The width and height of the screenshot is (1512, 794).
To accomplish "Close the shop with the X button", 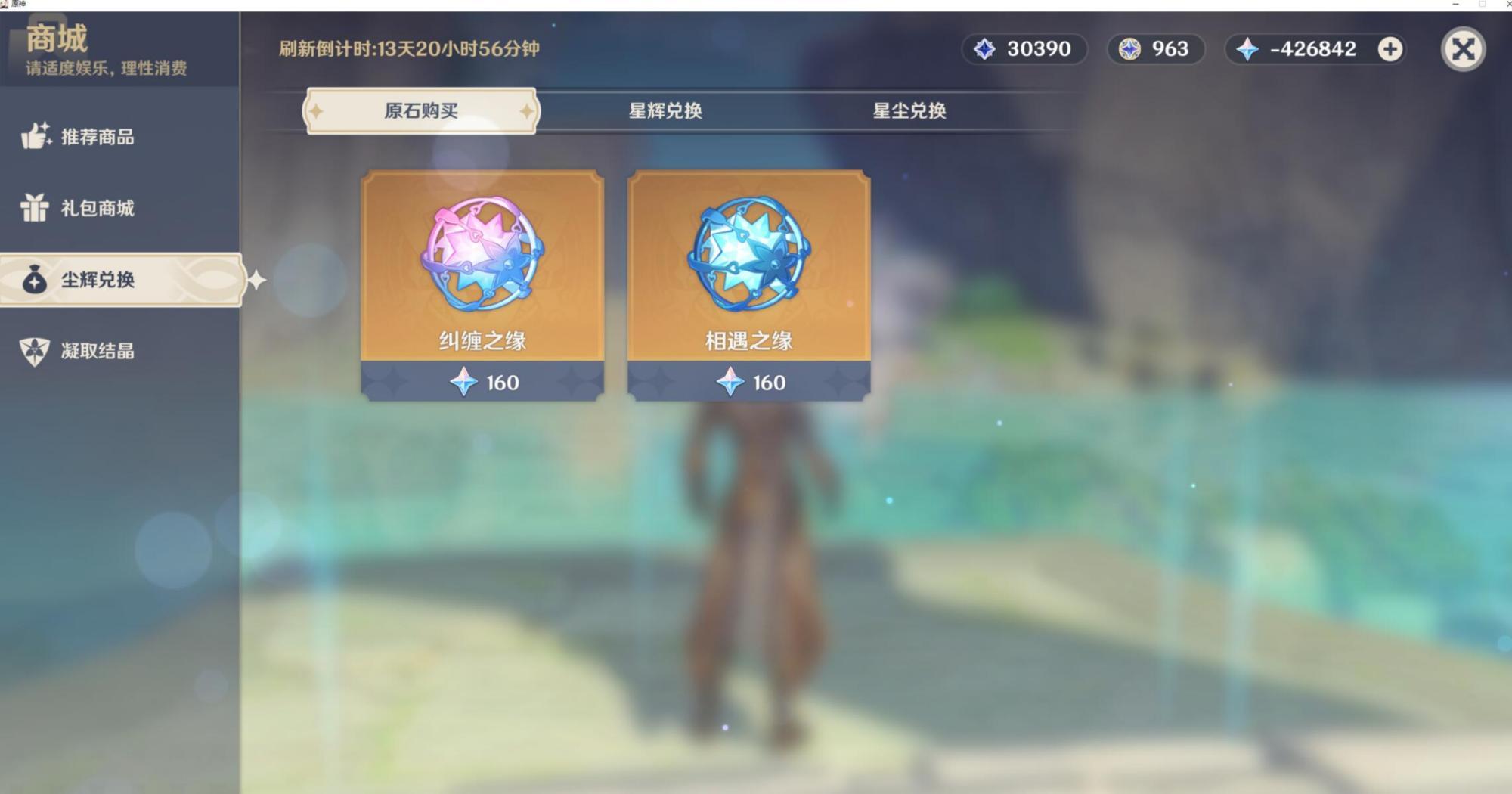I will (x=1463, y=50).
